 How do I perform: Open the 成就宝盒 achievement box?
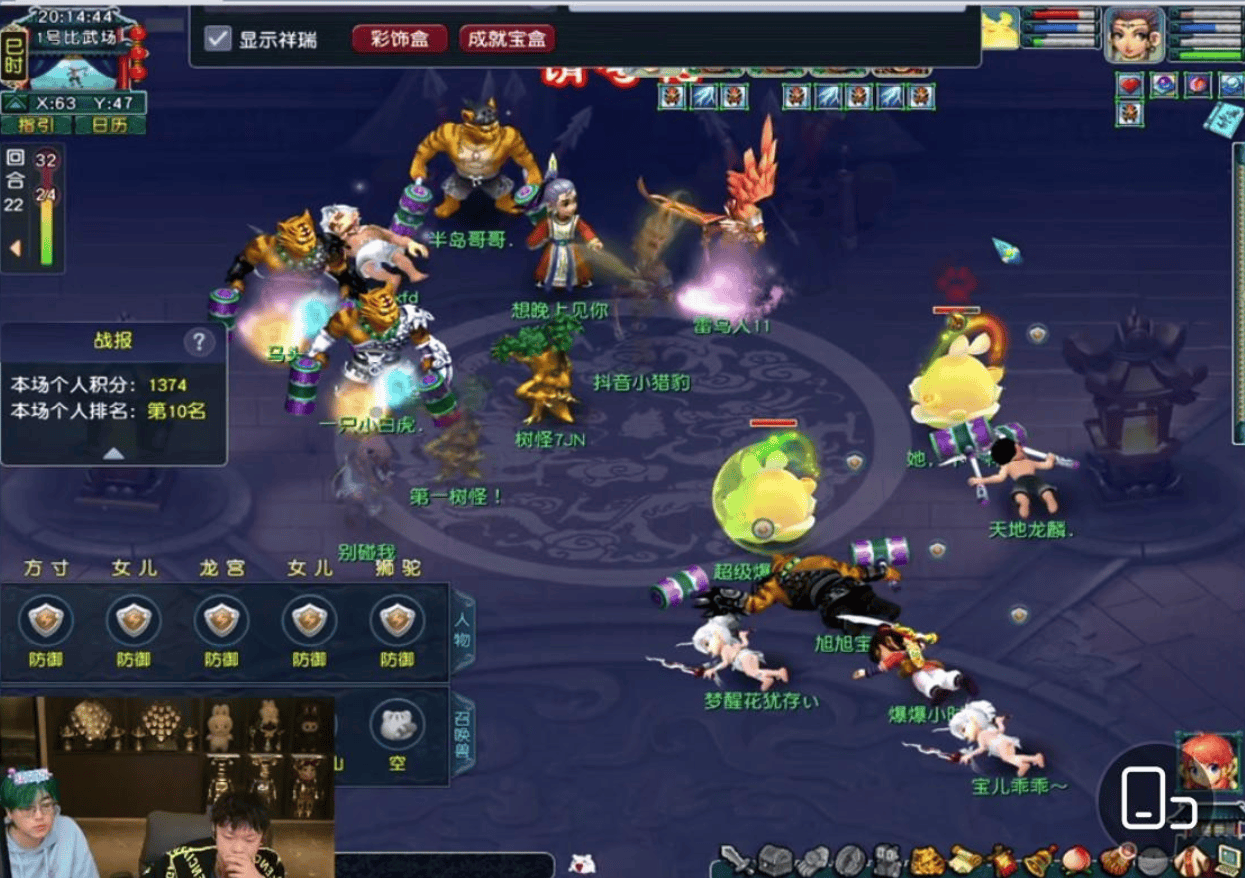pos(507,39)
